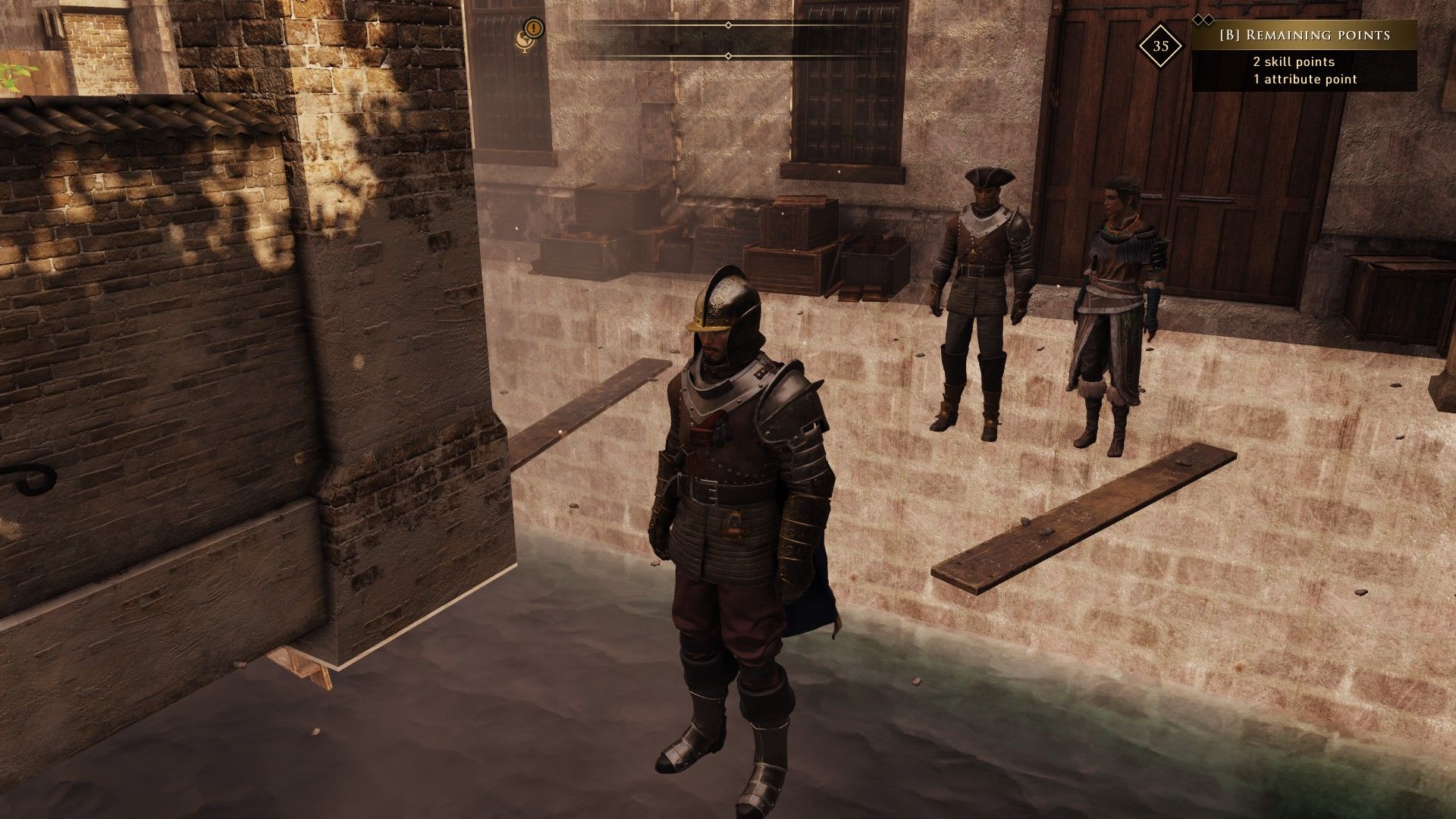Click the golden exclamation quest marker icon
Image resolution: width=1456 pixels, height=819 pixels.
point(533,27)
